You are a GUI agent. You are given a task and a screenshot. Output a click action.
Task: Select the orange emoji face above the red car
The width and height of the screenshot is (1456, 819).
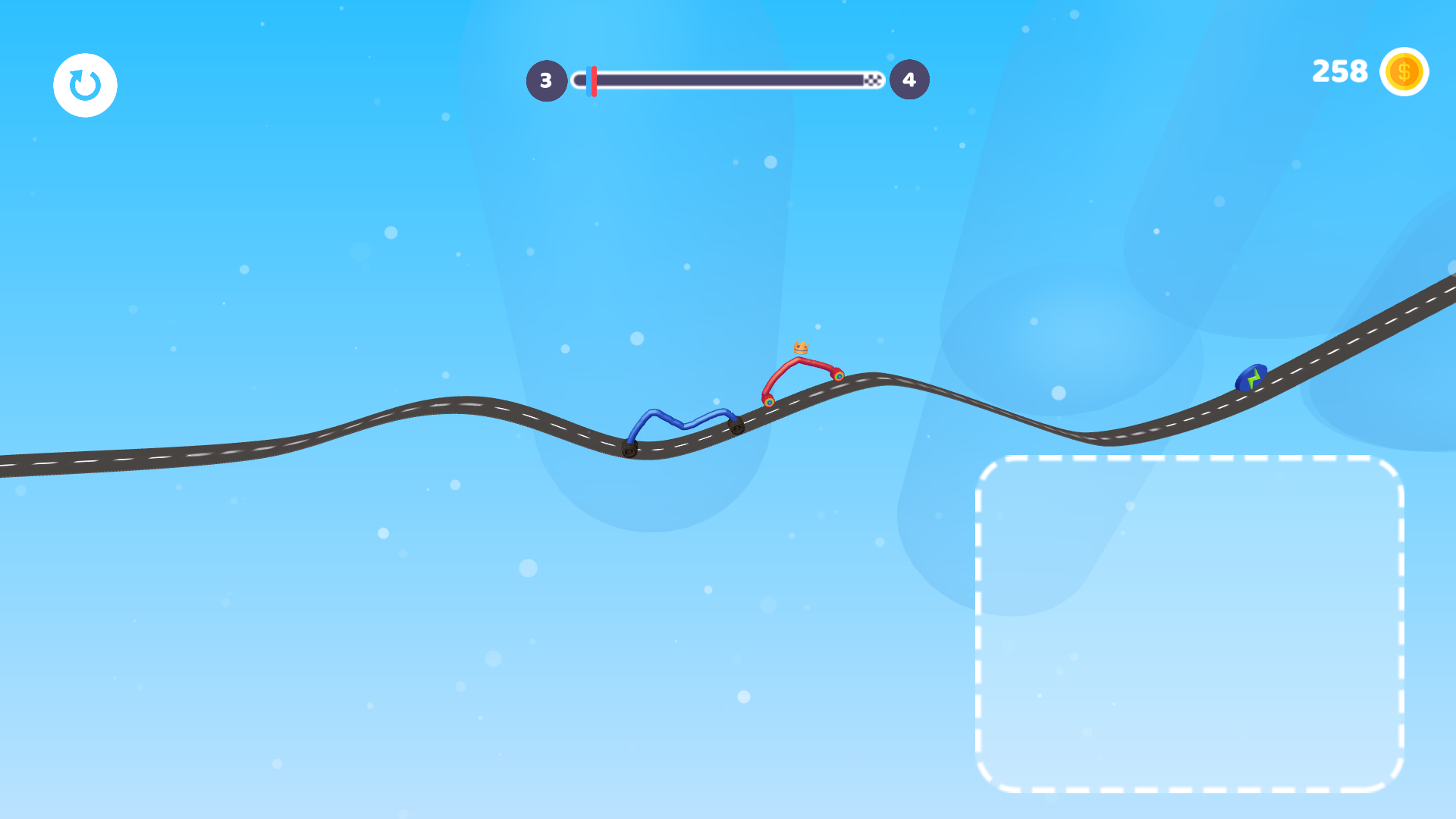[x=801, y=348]
